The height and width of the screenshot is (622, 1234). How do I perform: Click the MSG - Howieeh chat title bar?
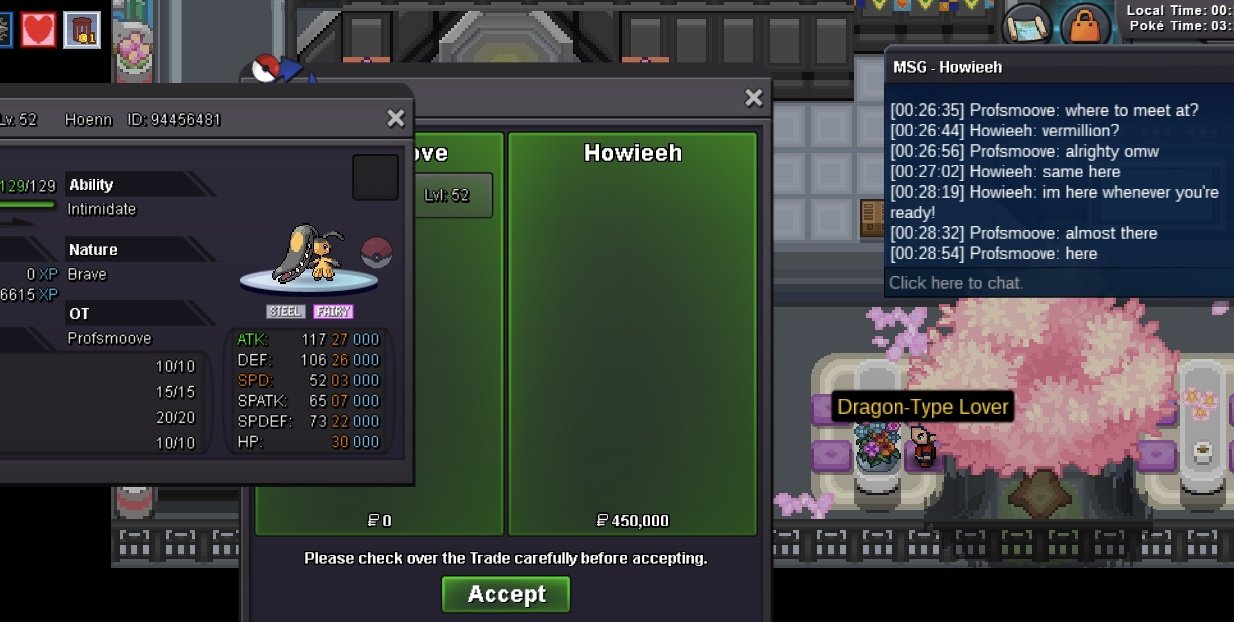(1060, 67)
